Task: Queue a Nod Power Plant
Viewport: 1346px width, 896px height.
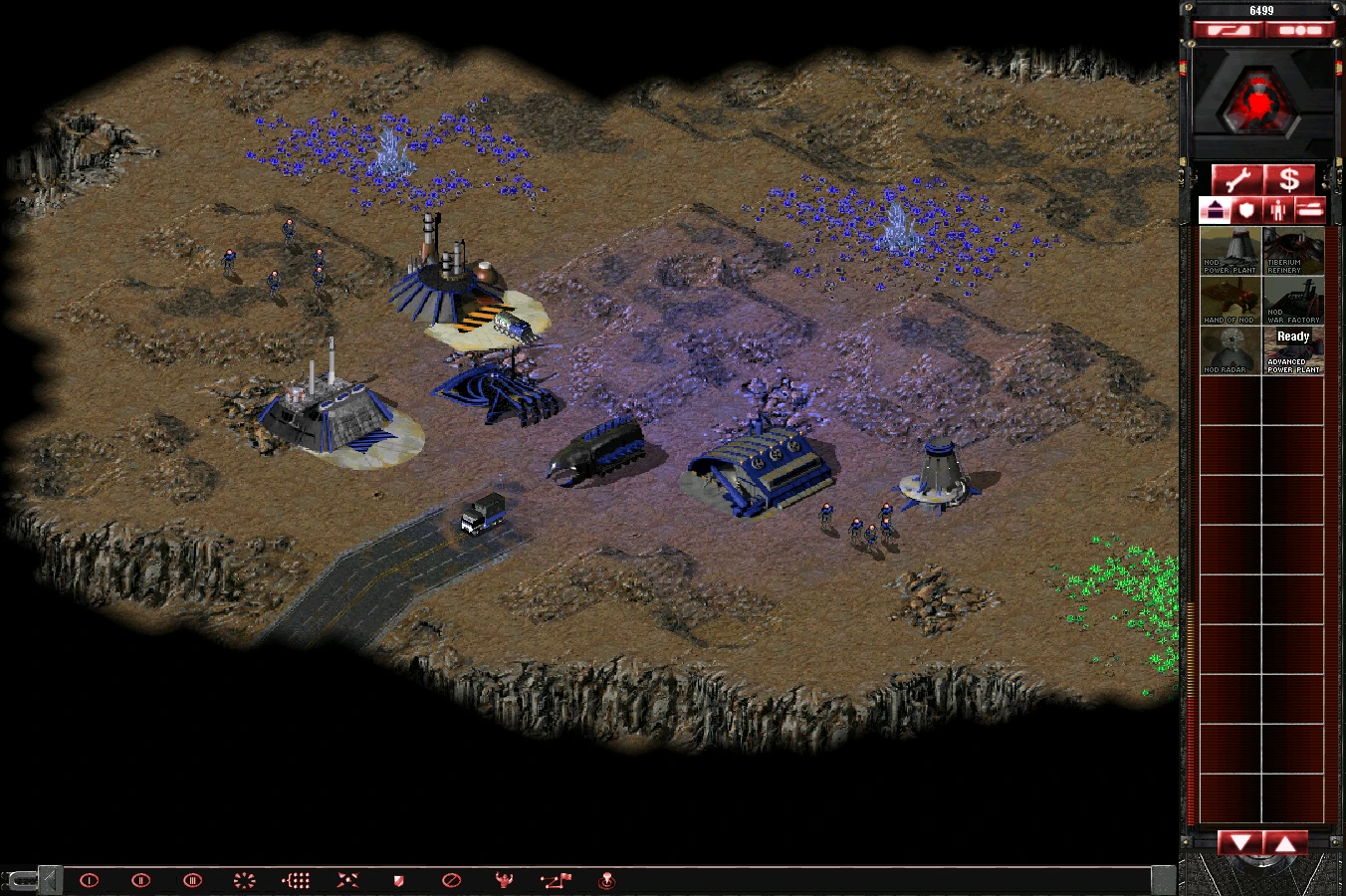Action: coord(1231,251)
